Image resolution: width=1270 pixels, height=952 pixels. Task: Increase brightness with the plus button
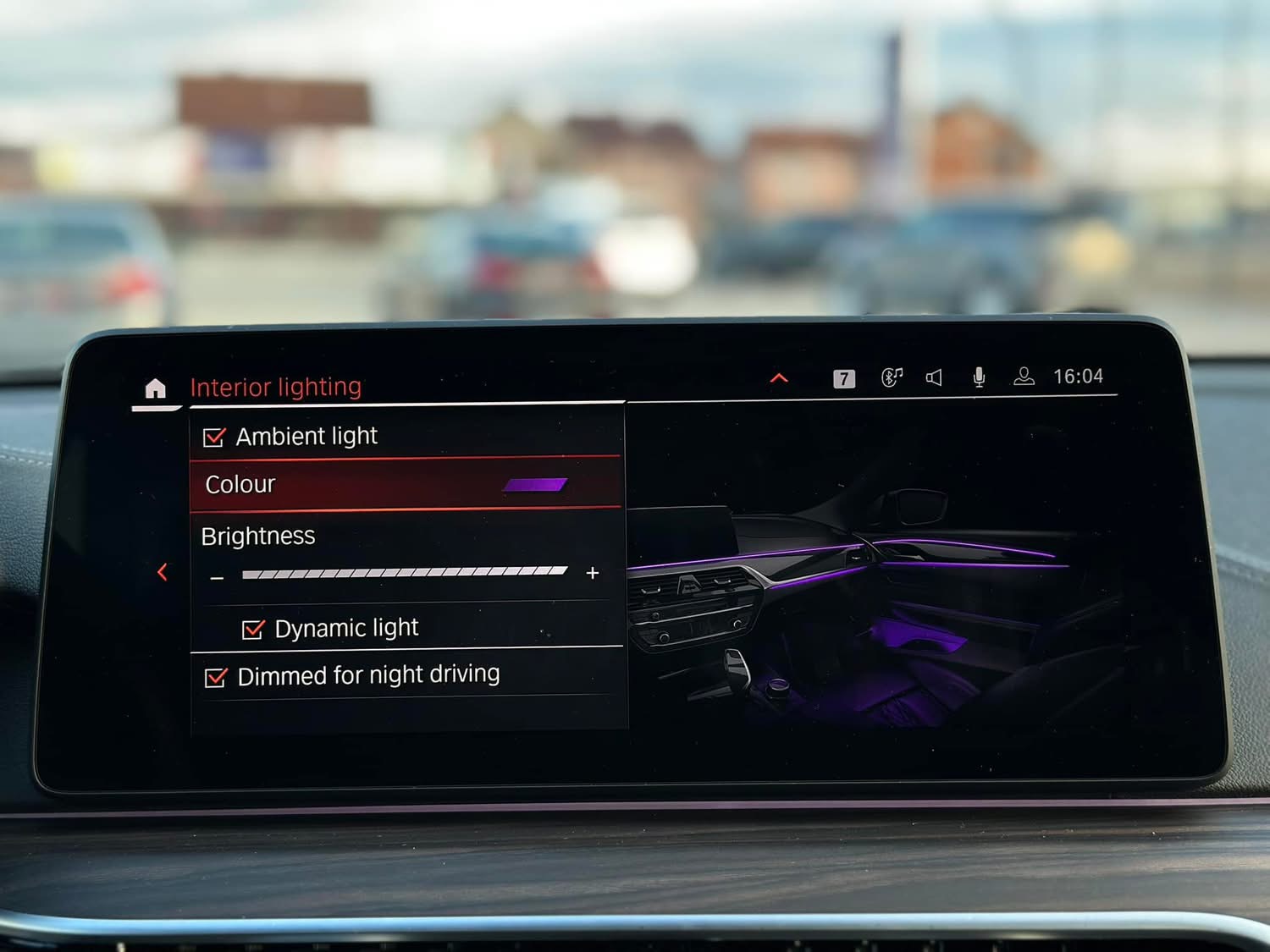[x=593, y=573]
